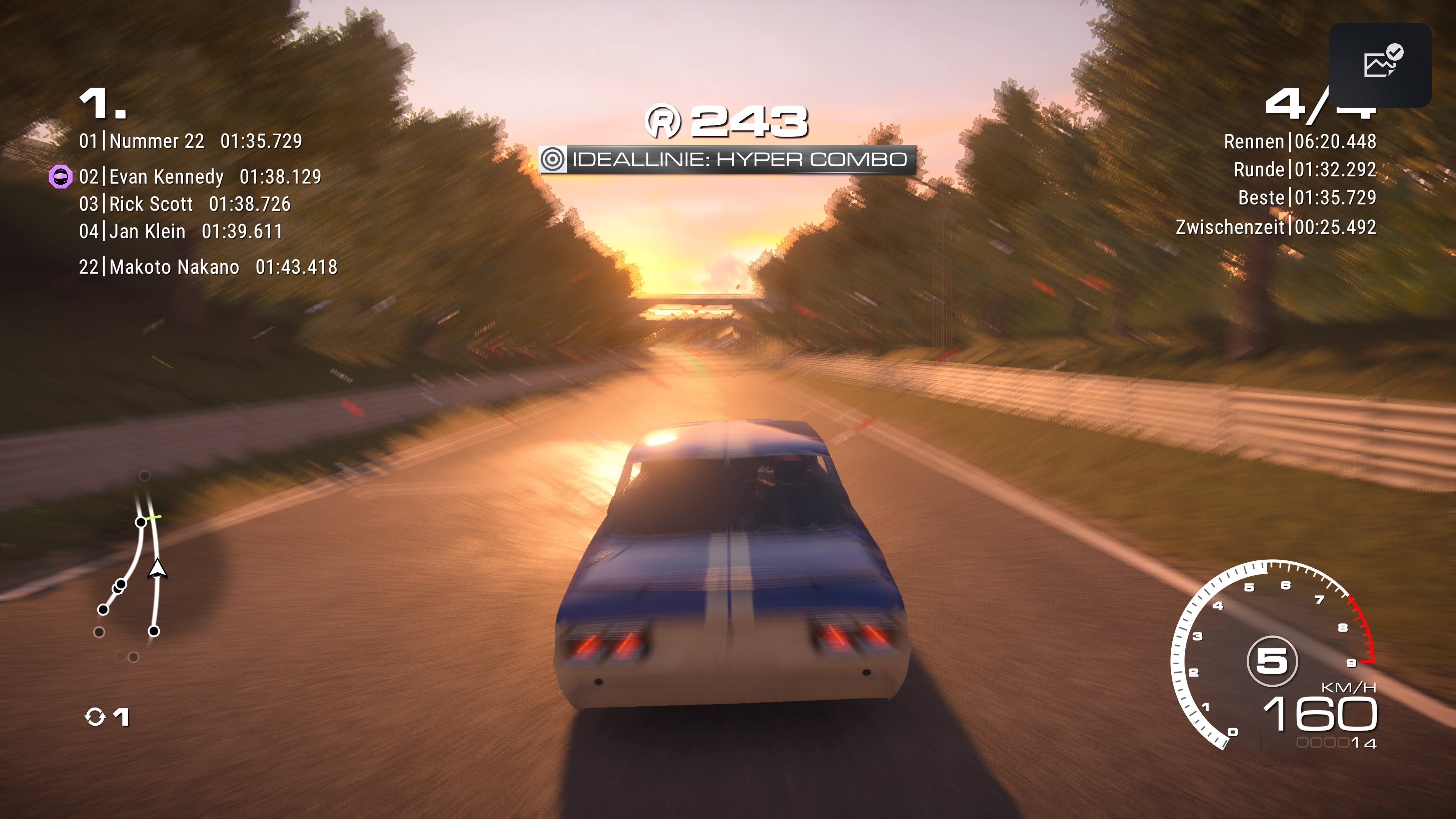Click the Ideallinie Hyper Combo banner
Screen dimensions: 1456x819
click(727, 159)
